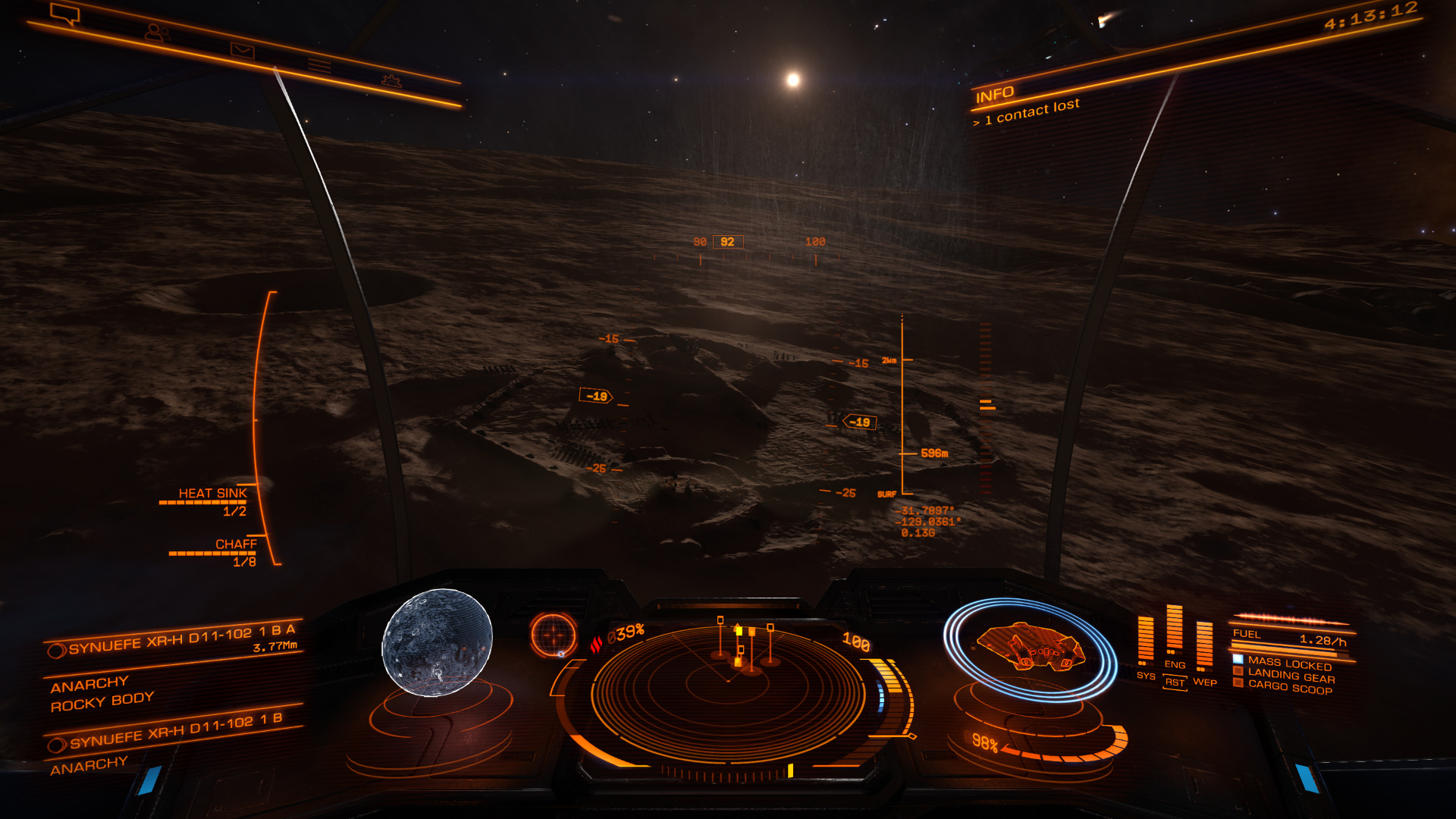Click the small compass target indicator

[x=554, y=635]
